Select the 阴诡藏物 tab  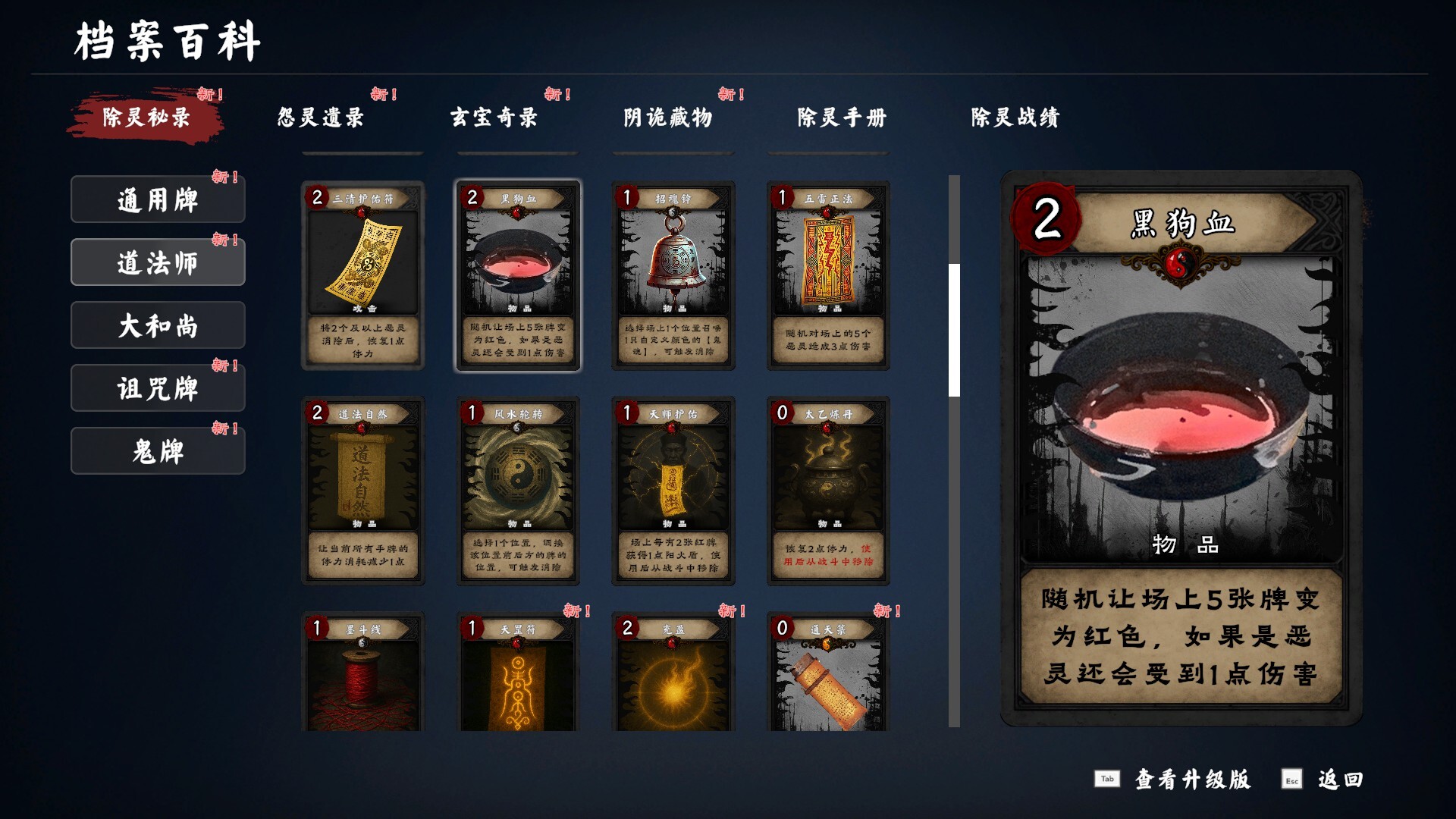667,118
